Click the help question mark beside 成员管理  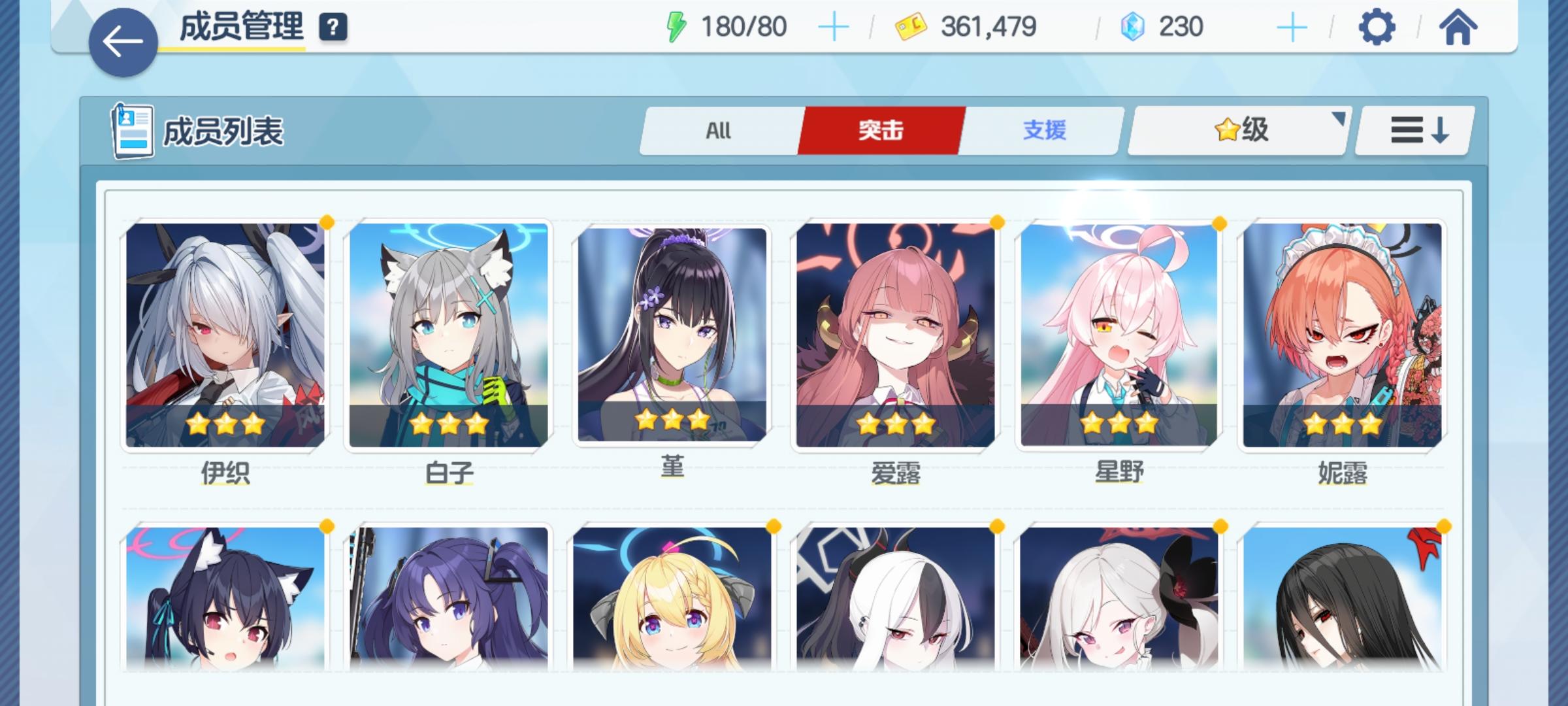coord(333,27)
